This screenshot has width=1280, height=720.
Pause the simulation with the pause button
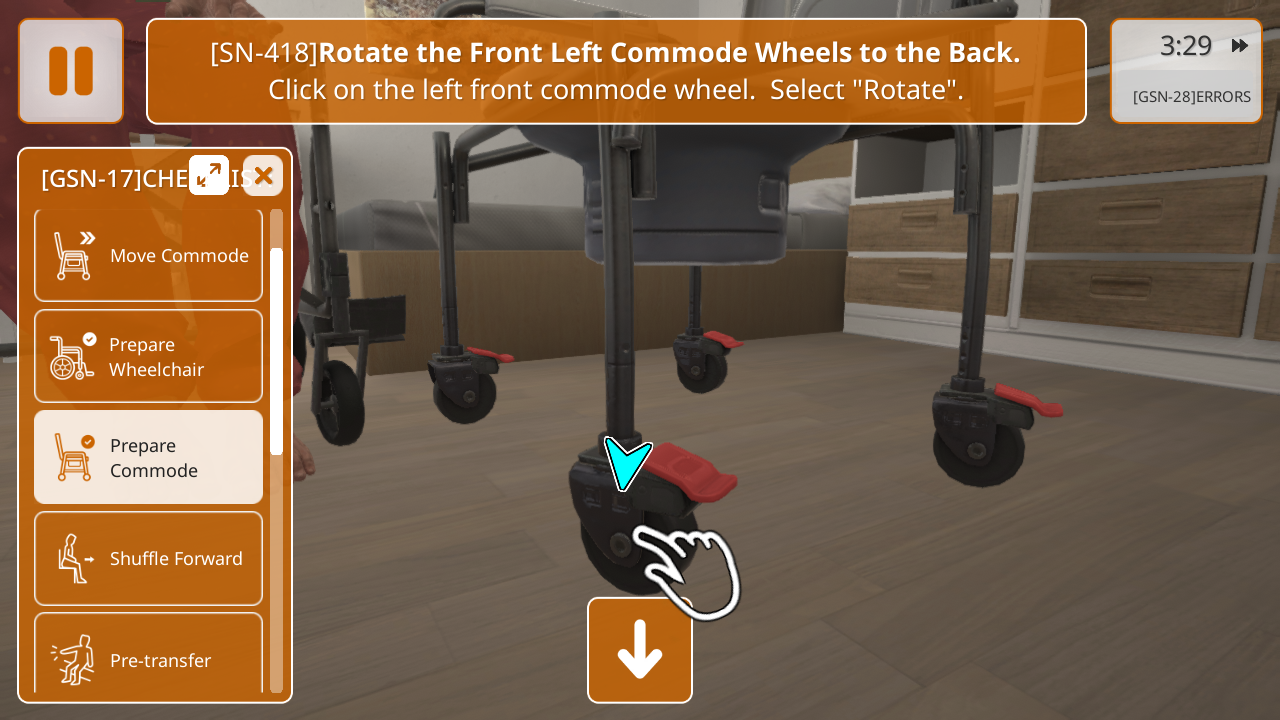tap(71, 71)
